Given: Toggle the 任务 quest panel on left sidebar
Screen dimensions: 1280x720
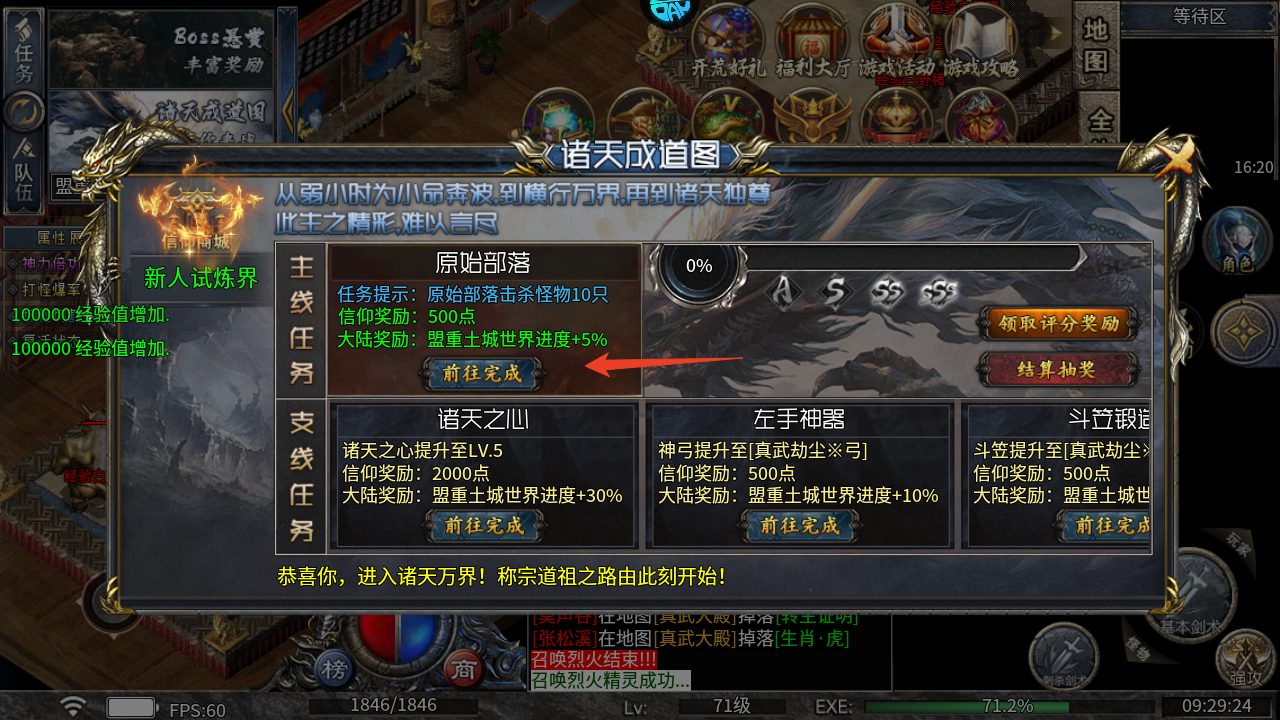Looking at the screenshot, I should click(22, 52).
